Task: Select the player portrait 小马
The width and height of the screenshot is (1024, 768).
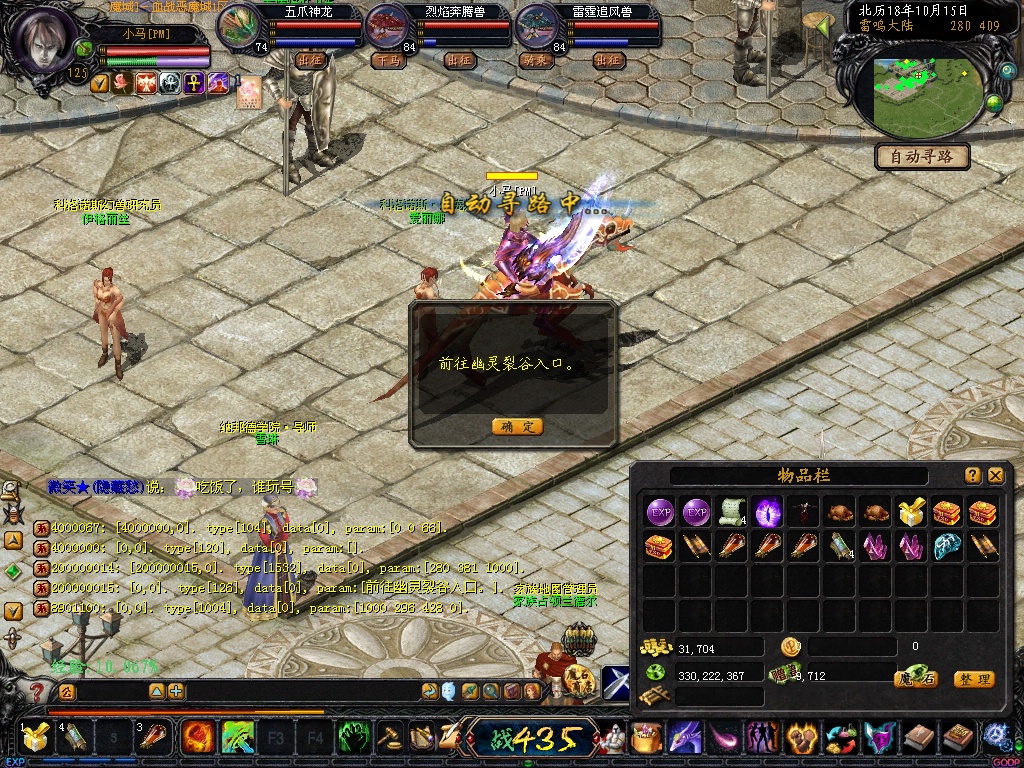Action: point(43,42)
